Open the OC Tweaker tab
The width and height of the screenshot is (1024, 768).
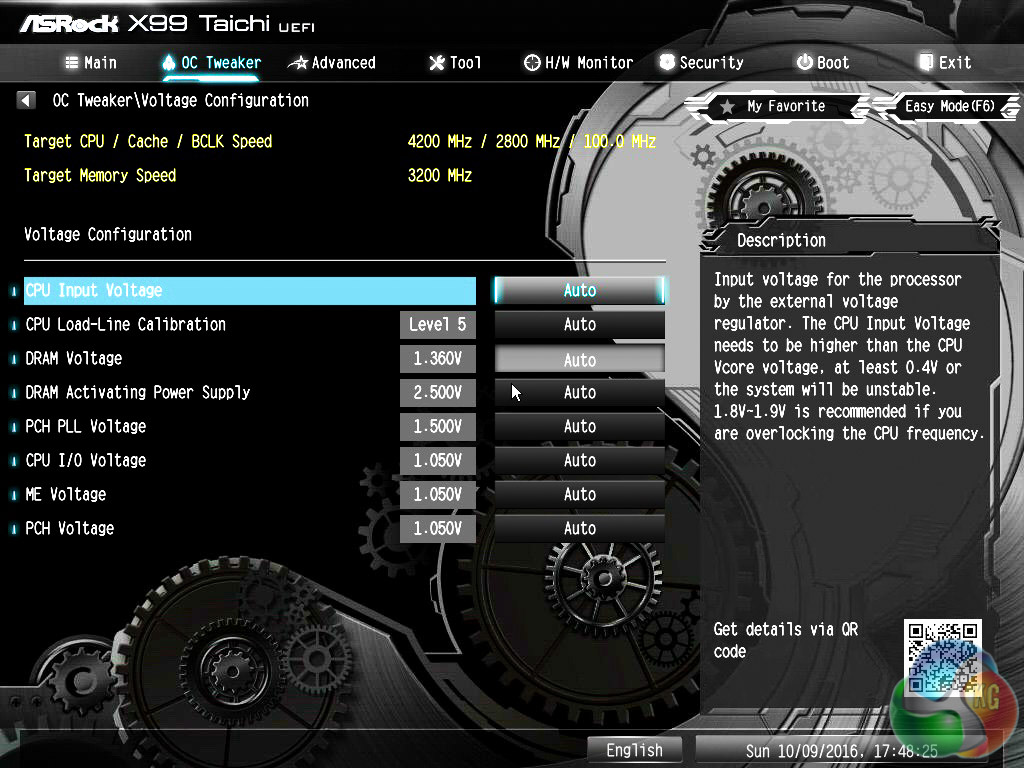point(211,62)
